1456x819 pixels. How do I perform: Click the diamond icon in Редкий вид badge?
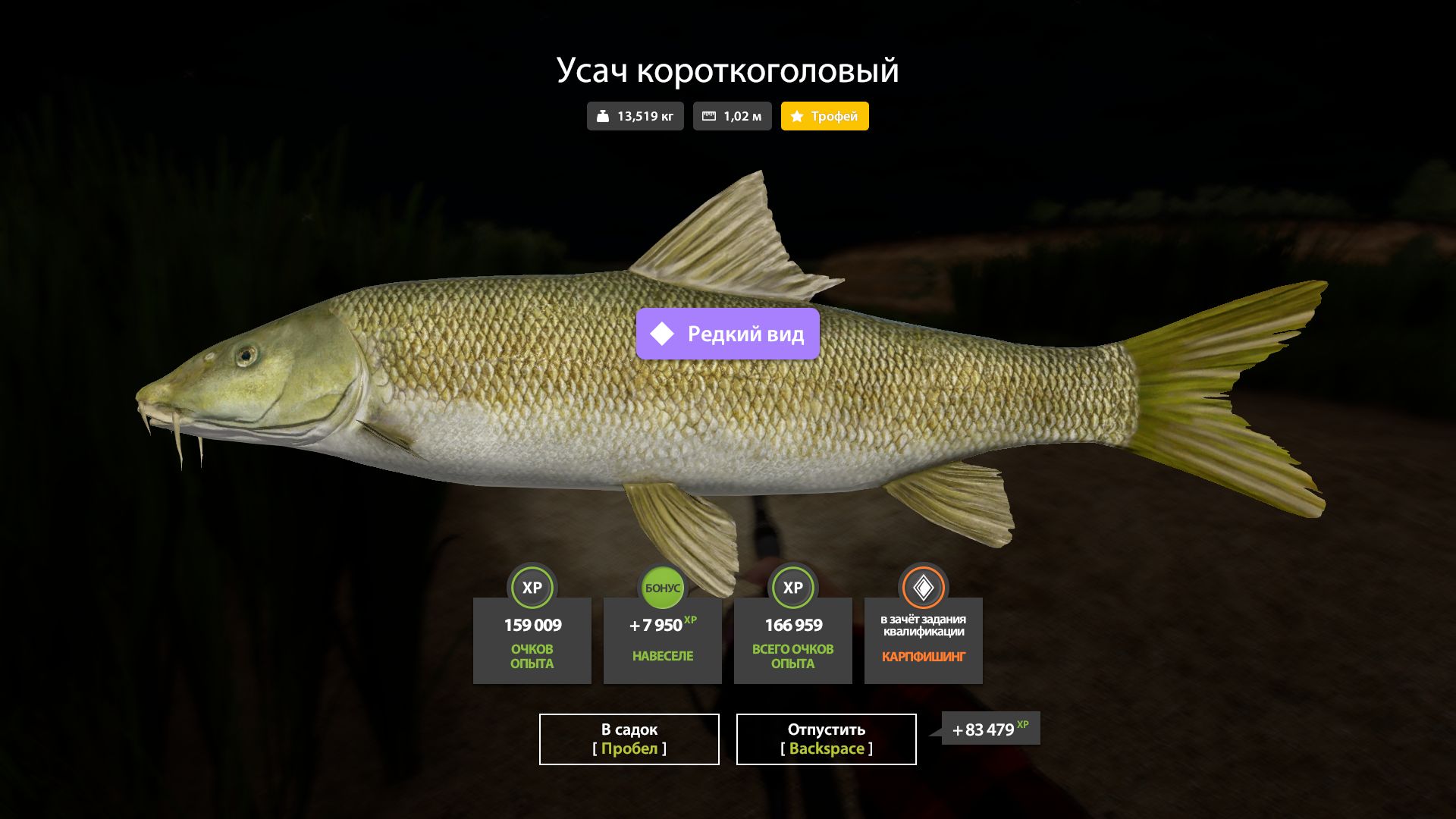[x=662, y=332]
